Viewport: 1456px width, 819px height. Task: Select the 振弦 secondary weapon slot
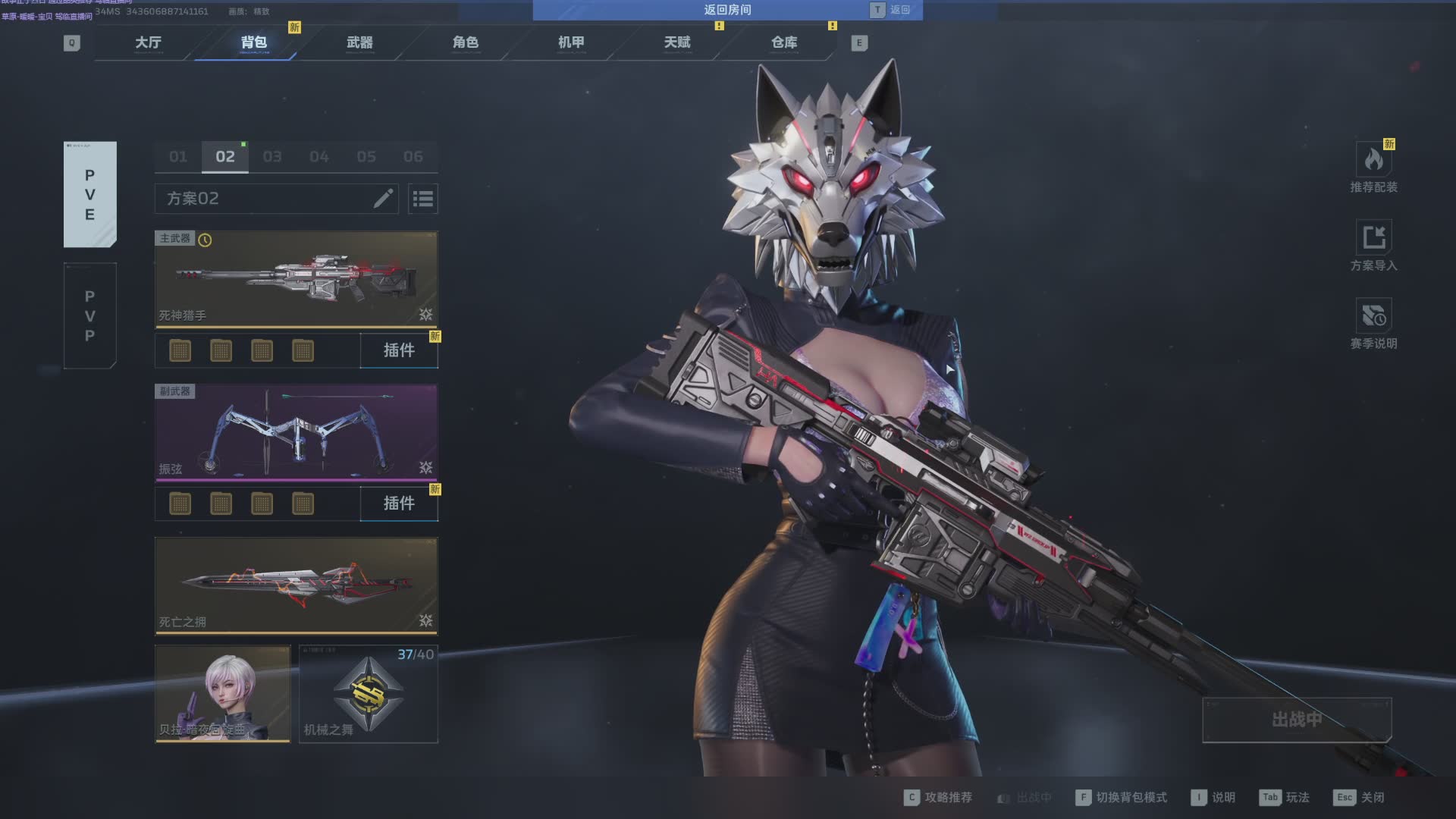point(296,432)
